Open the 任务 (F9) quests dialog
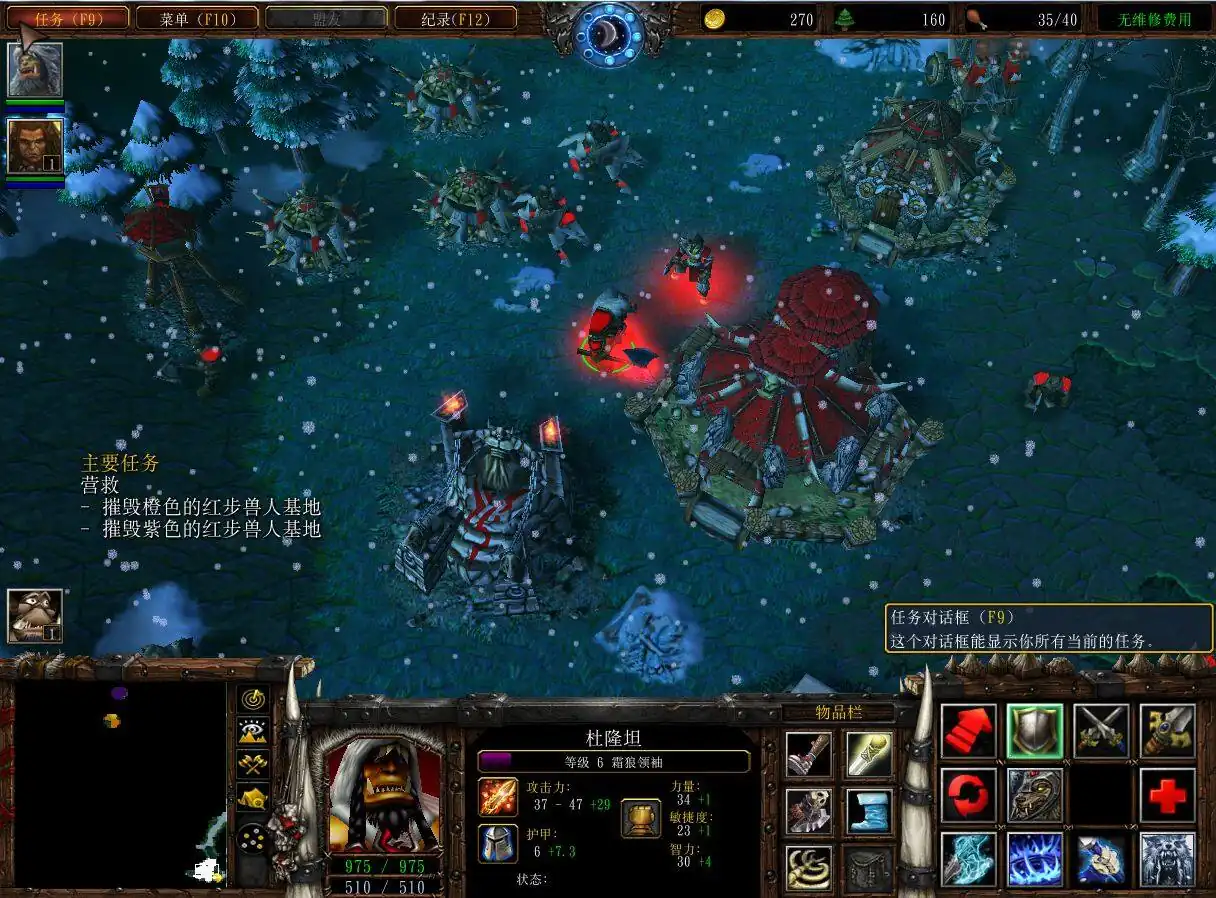Image resolution: width=1216 pixels, height=898 pixels. (x=68, y=18)
